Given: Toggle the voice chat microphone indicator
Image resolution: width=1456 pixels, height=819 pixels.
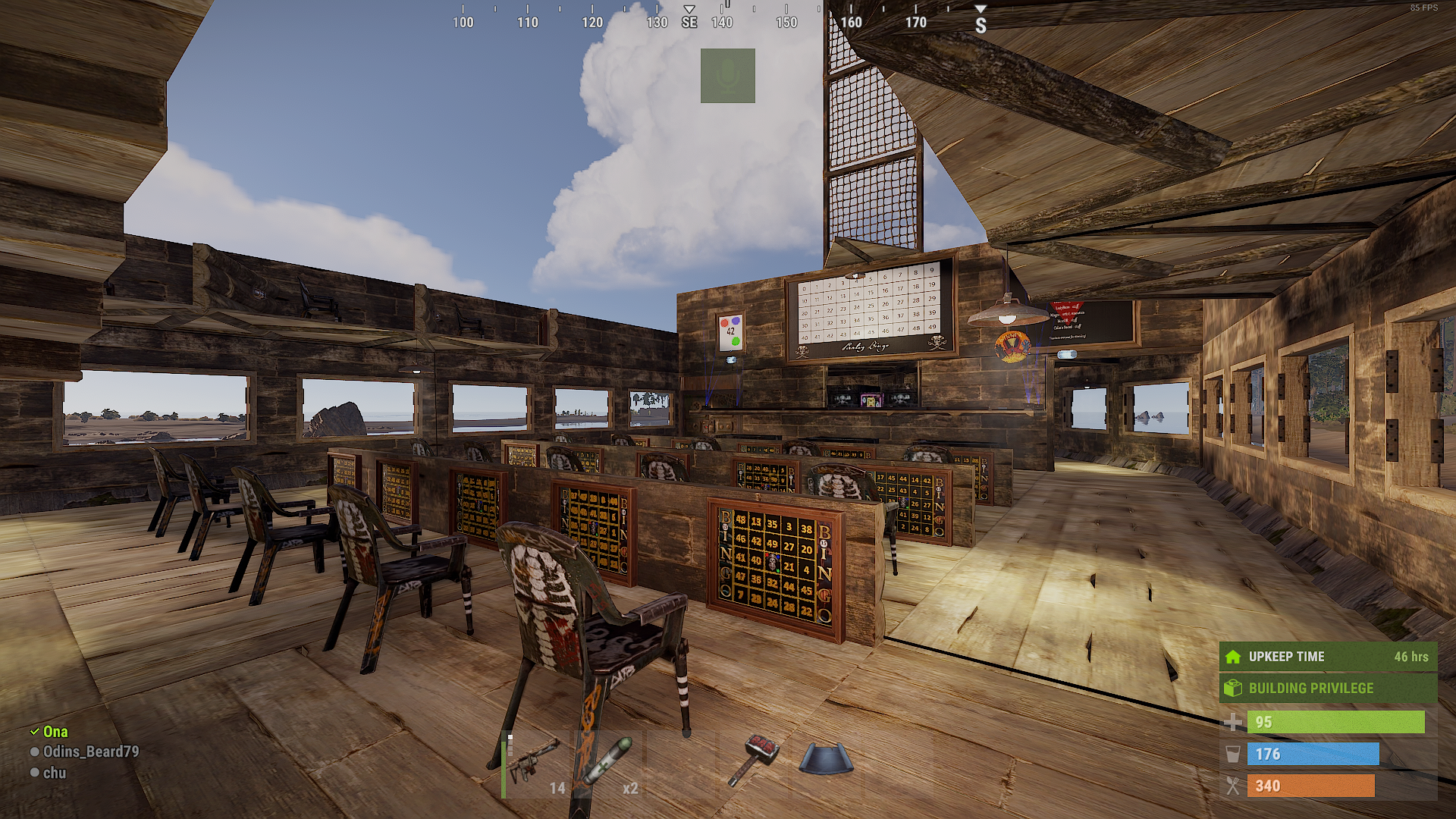Looking at the screenshot, I should coord(728,76).
